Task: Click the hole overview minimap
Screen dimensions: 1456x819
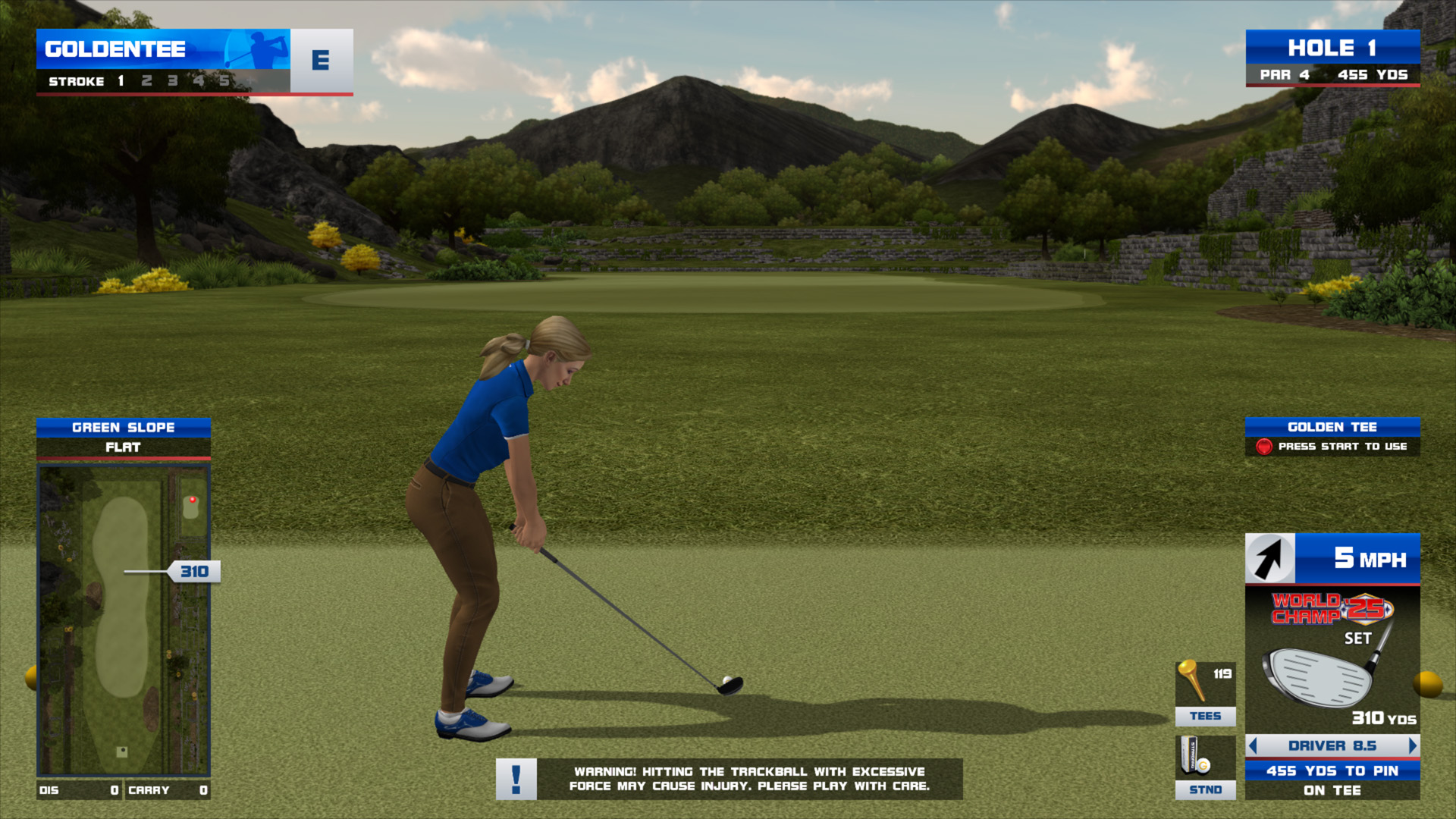Action: pyautogui.click(x=124, y=620)
